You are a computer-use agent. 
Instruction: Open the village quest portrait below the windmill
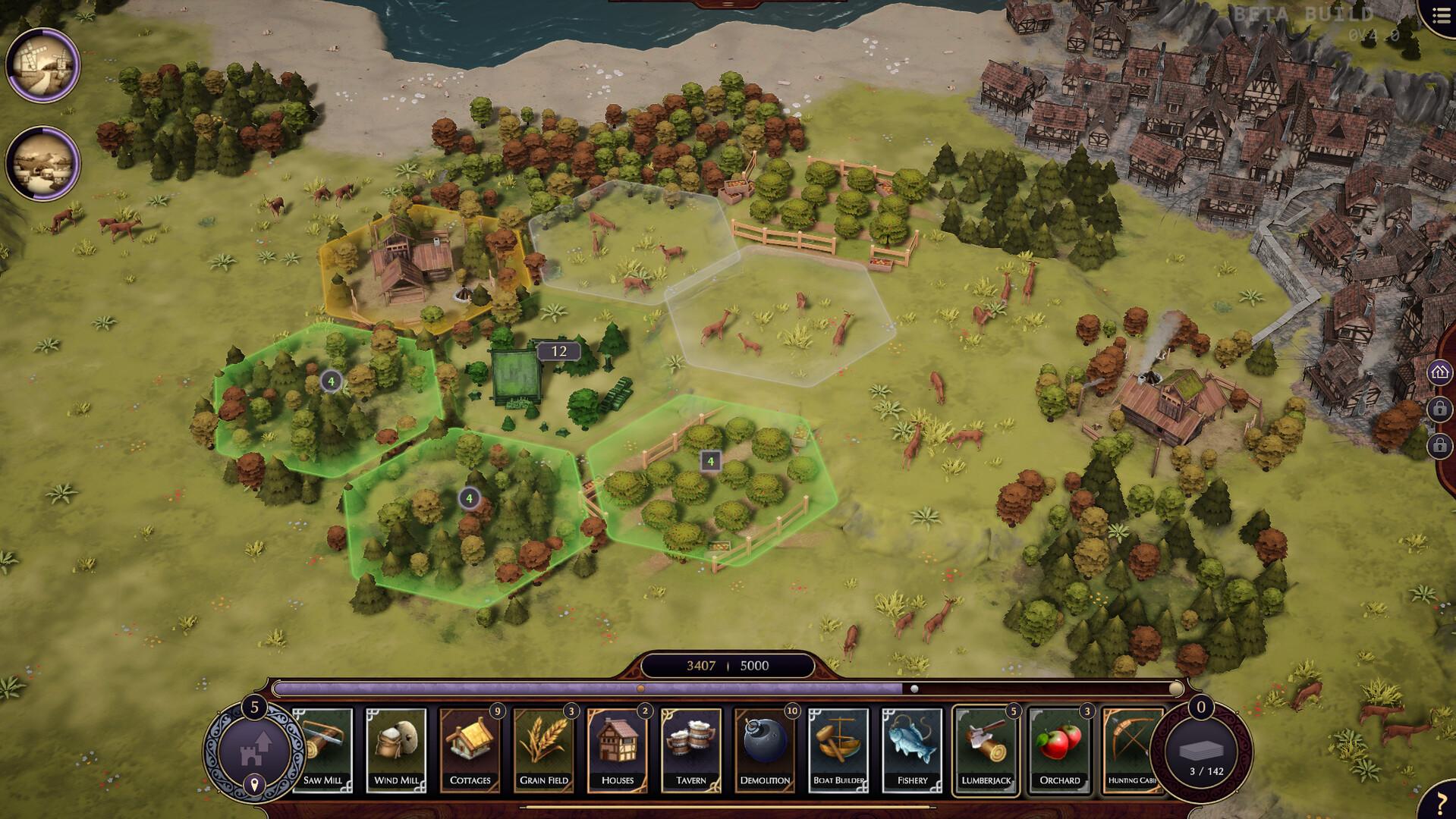(x=42, y=163)
